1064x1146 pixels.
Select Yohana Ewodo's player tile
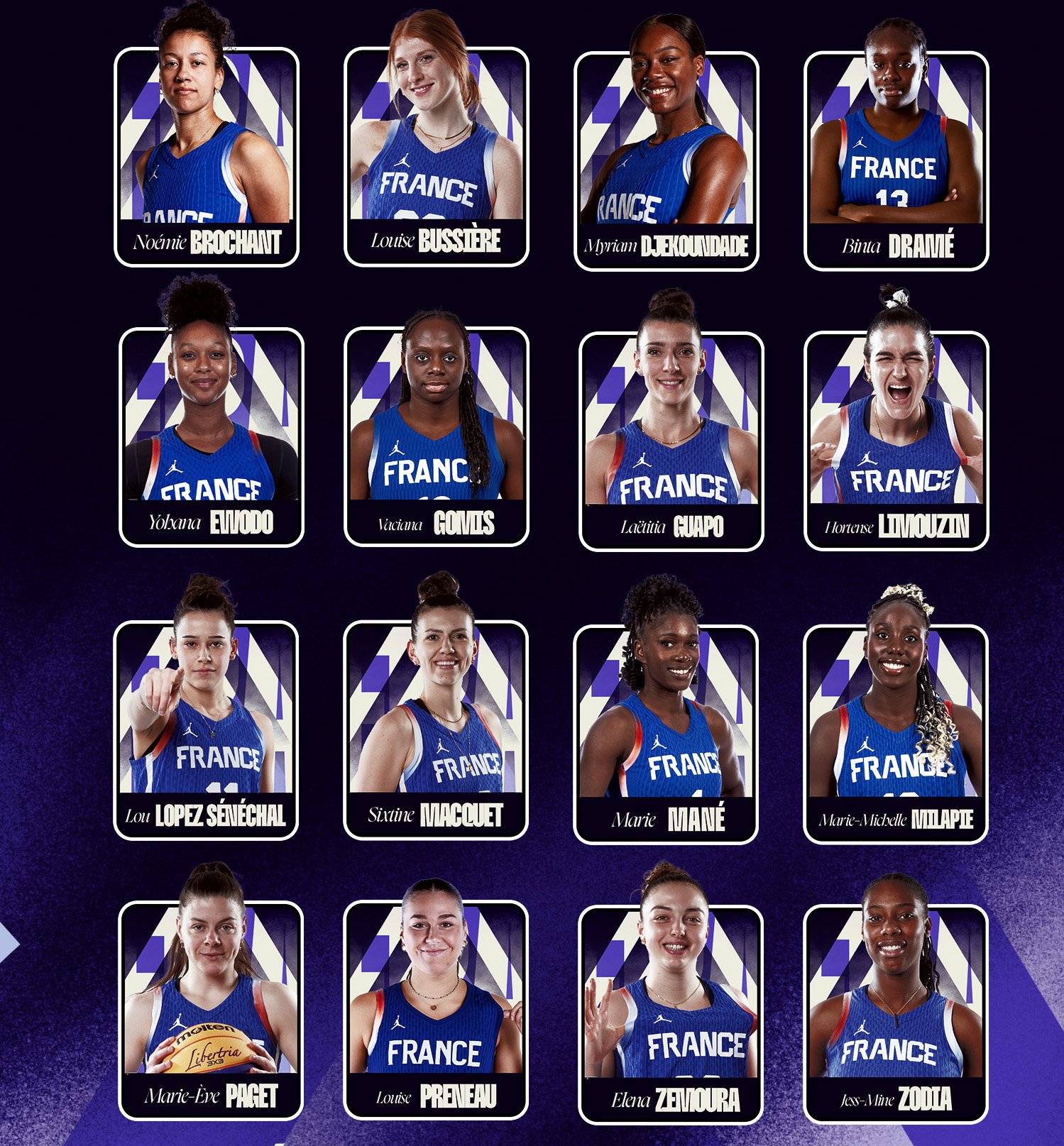212,437
